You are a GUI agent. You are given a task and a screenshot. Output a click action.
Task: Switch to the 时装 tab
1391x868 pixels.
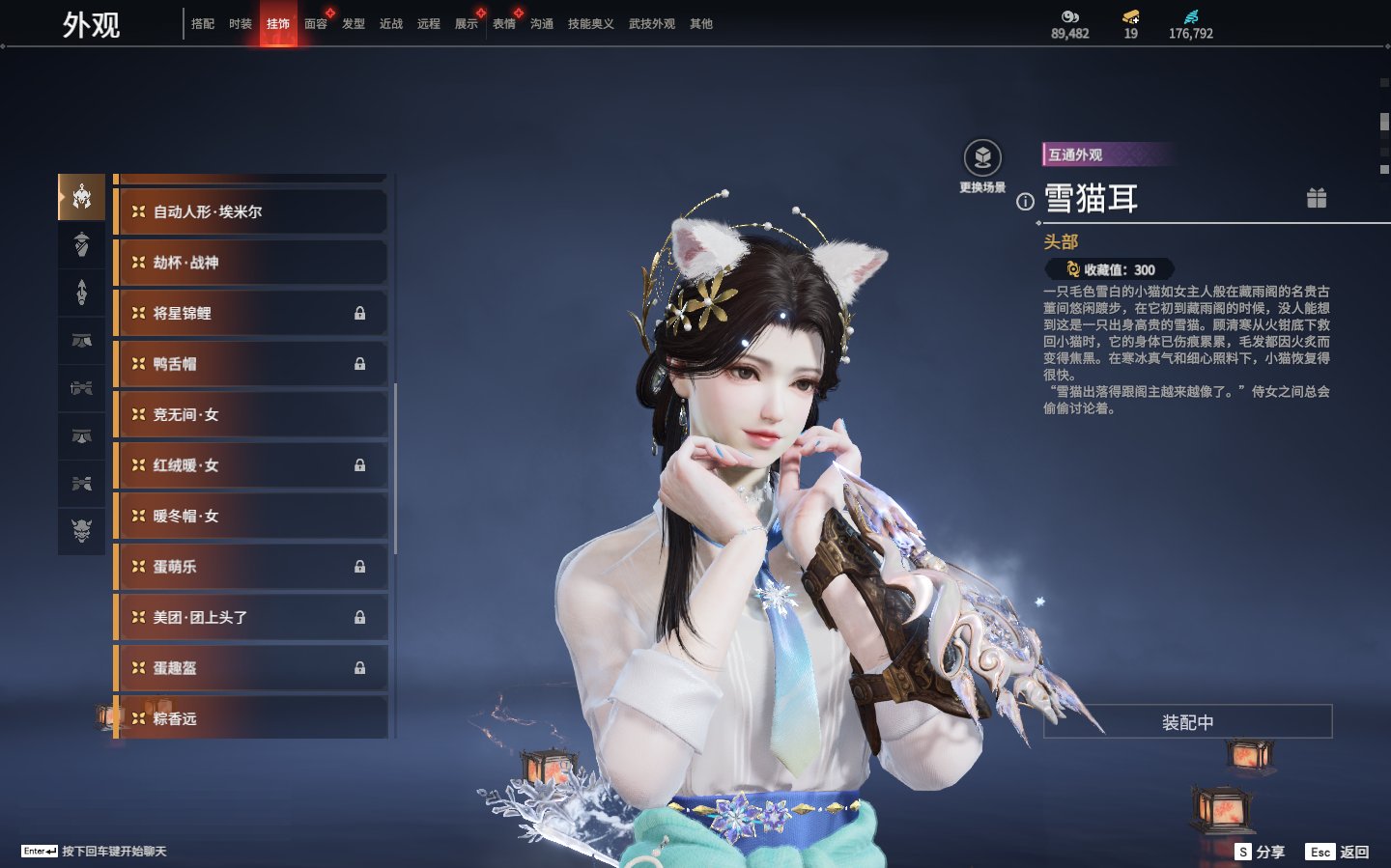[241, 24]
